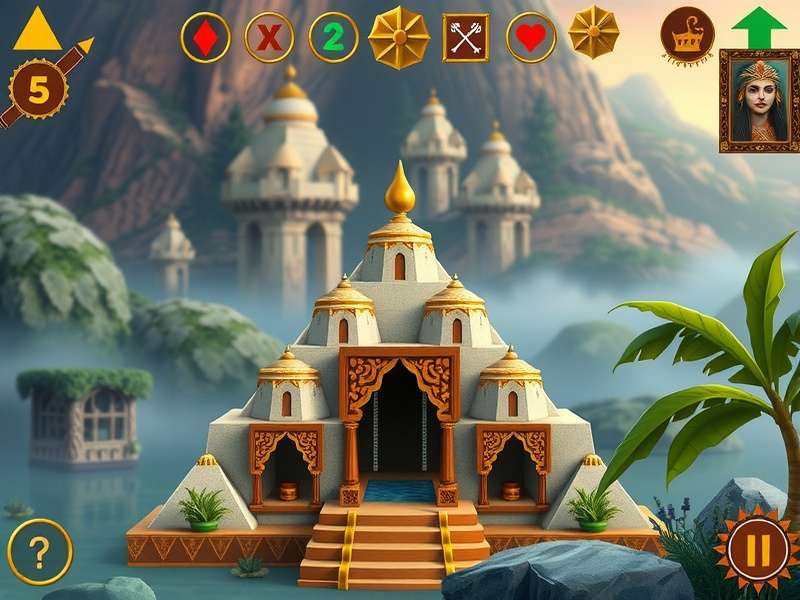
Task: Select the green number 2 token
Action: [x=333, y=38]
